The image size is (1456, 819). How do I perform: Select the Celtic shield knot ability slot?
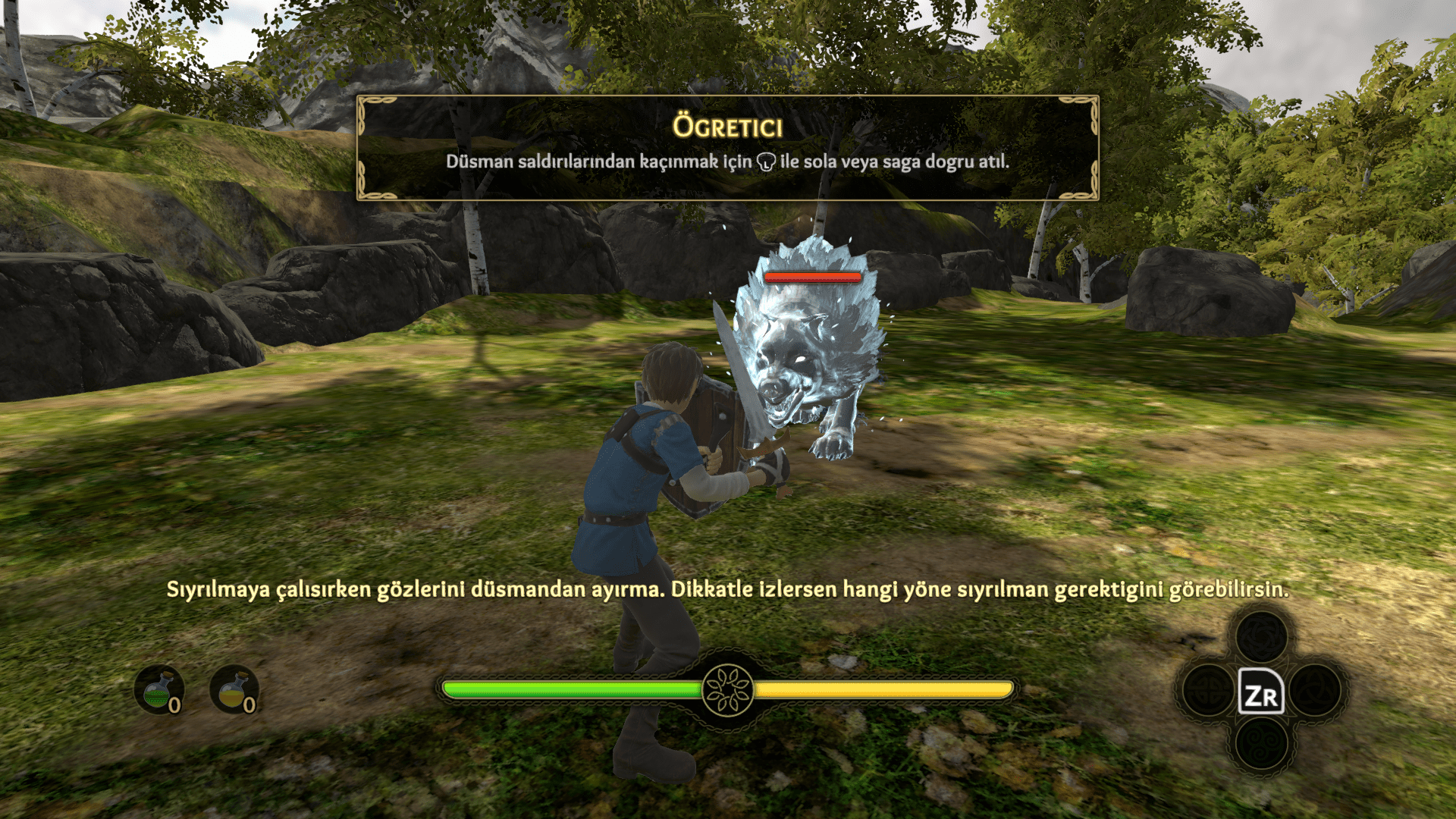pyautogui.click(x=1209, y=690)
